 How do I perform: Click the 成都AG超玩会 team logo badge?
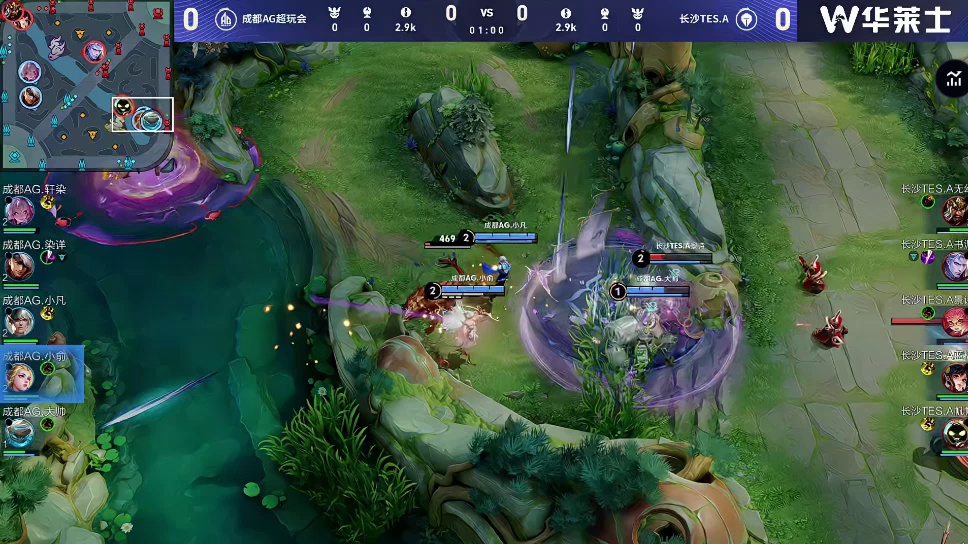227,18
